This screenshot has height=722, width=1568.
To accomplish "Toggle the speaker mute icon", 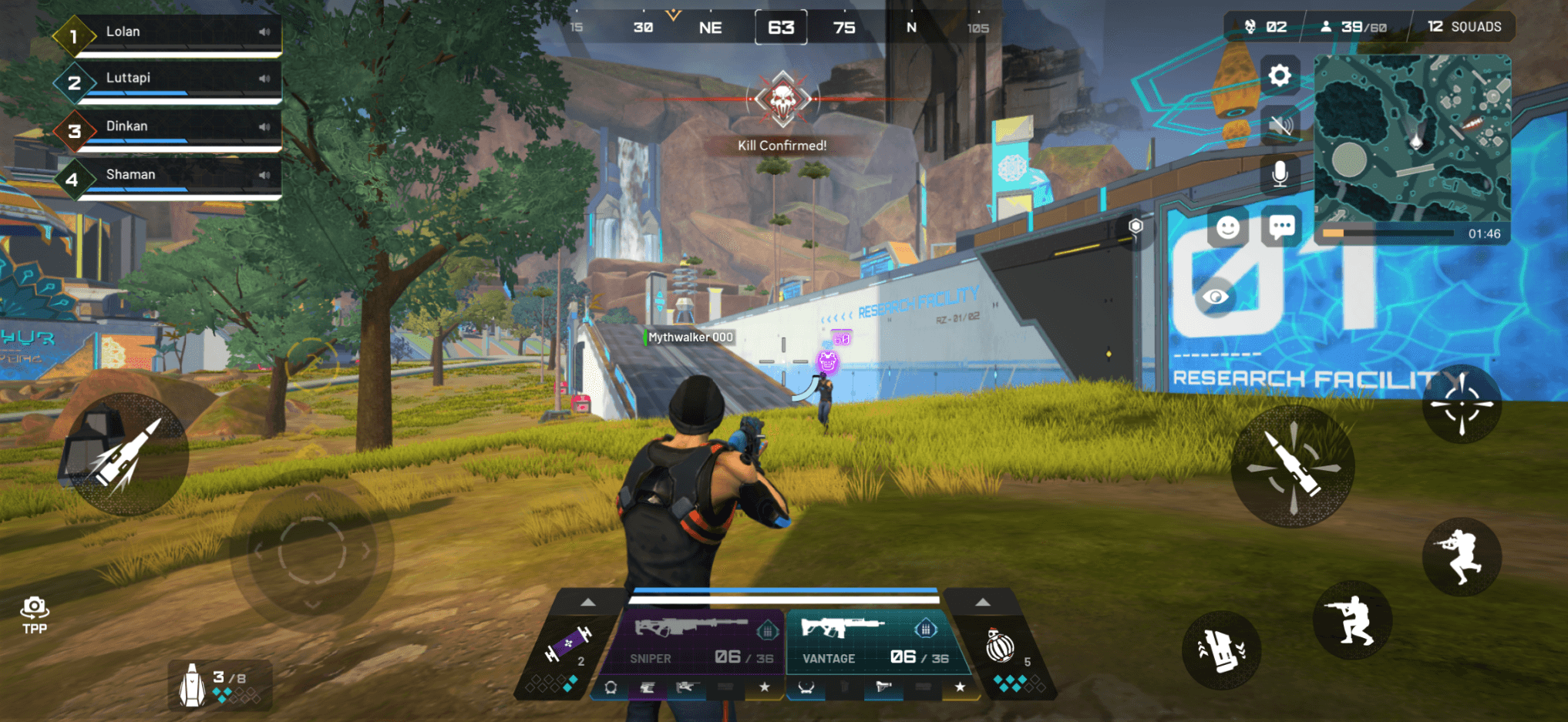I will (x=1280, y=126).
